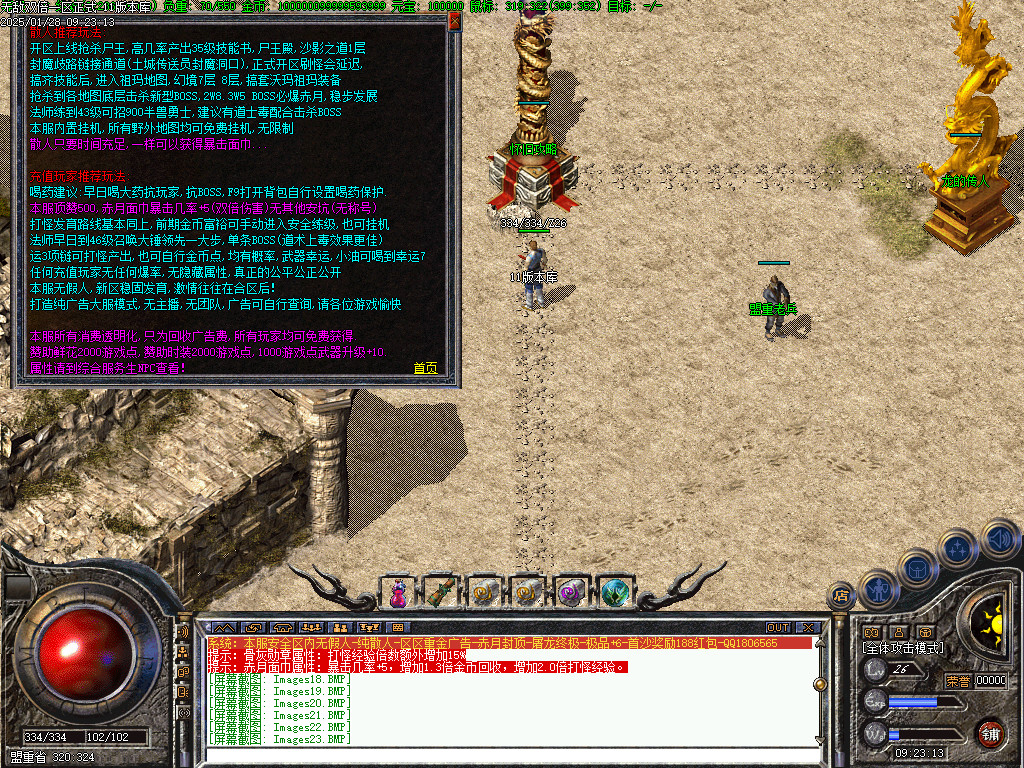Open the 店 shop button
Viewport: 1024px width, 768px height.
841,596
